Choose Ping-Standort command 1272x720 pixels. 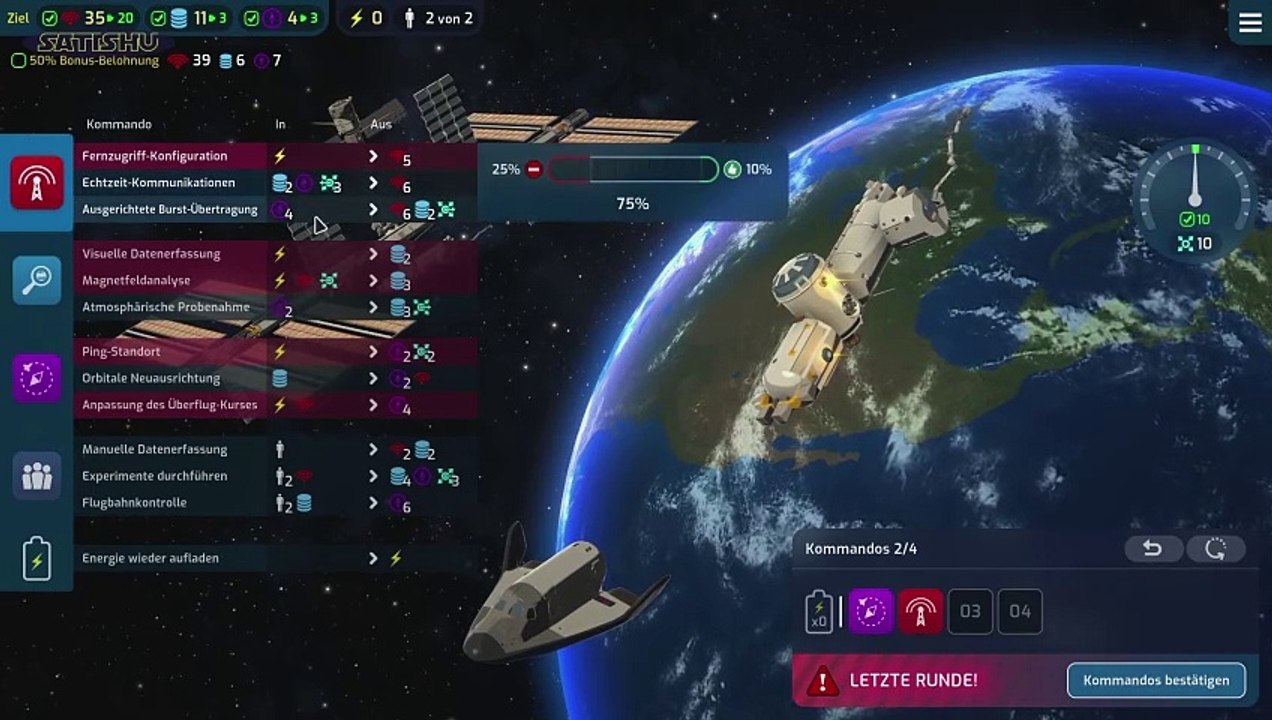point(121,352)
